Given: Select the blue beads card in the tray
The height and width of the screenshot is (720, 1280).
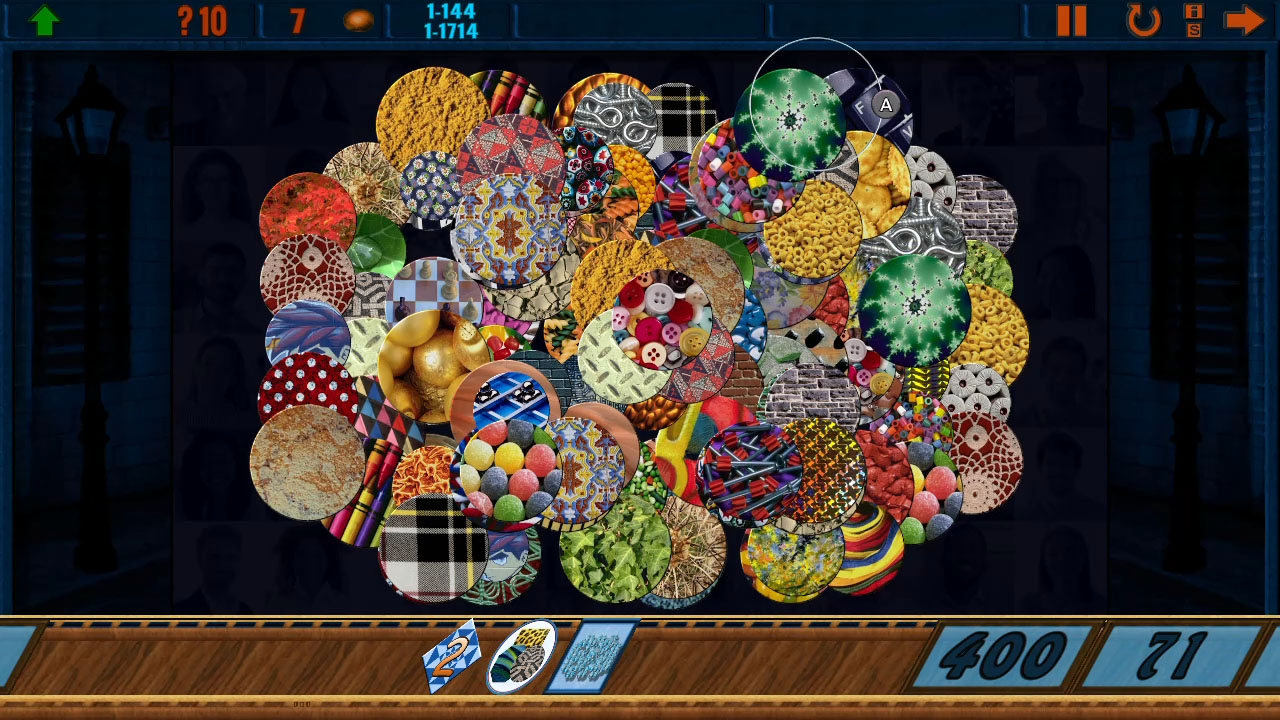Looking at the screenshot, I should coord(588,657).
